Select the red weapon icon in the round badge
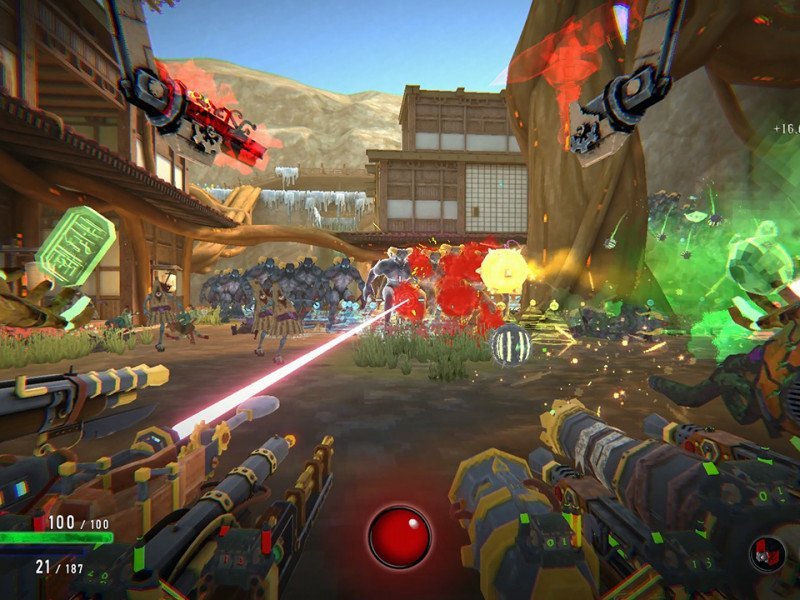800x600 pixels. 768,552
